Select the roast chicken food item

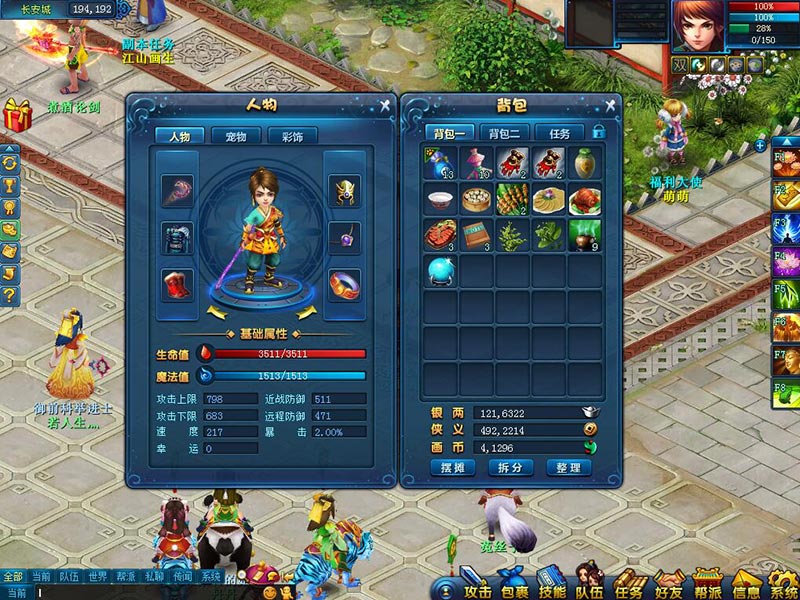coord(584,200)
